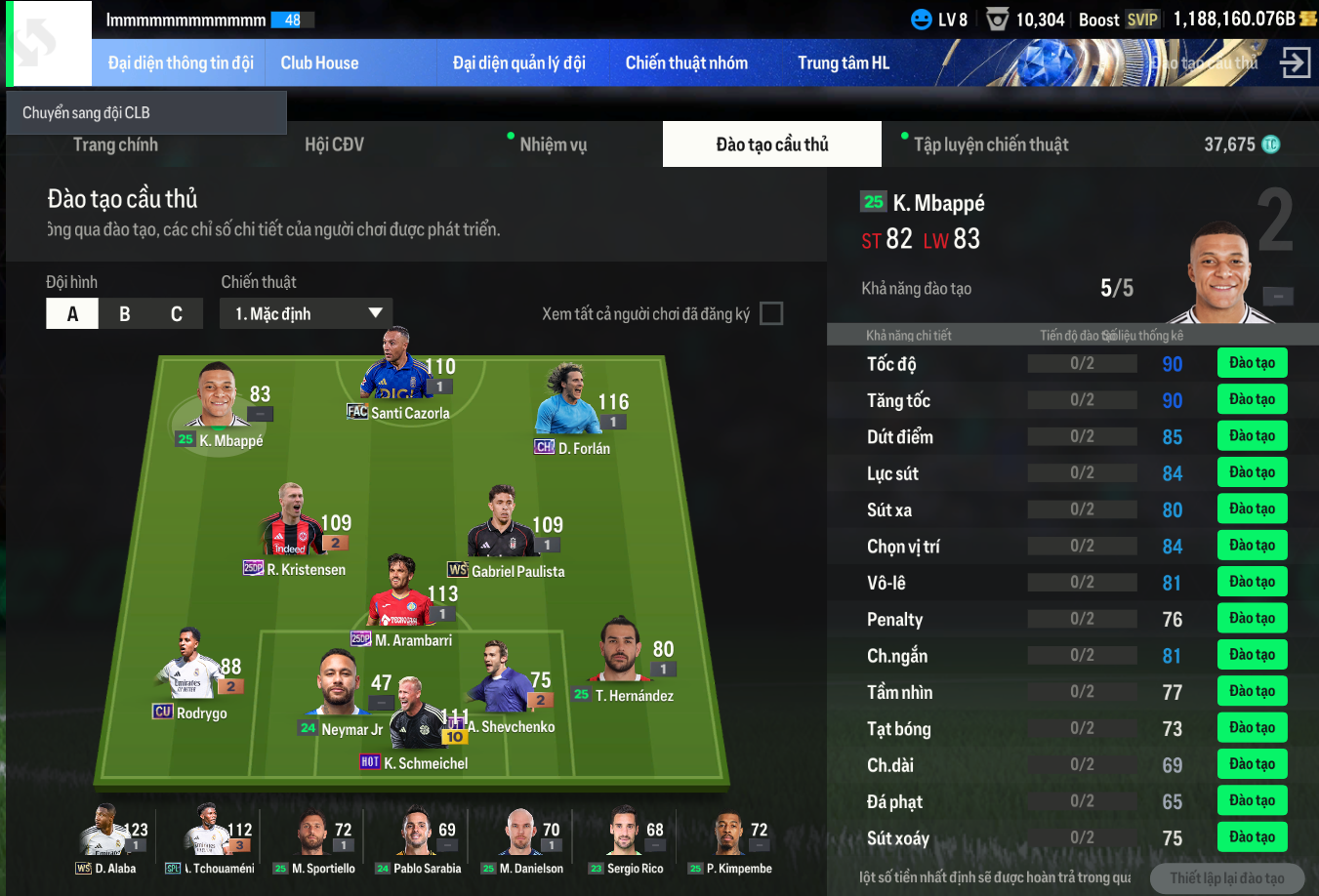Train the Sút xoáy stat
Screen dimensions: 1319x896
(1252, 837)
